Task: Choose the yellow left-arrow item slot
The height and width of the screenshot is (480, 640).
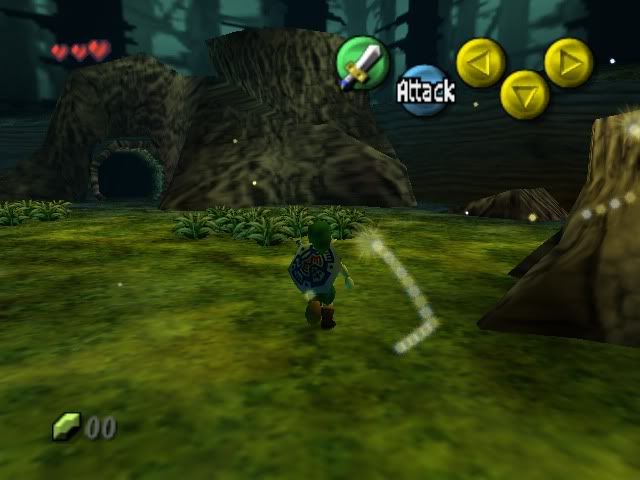Action: [480, 62]
